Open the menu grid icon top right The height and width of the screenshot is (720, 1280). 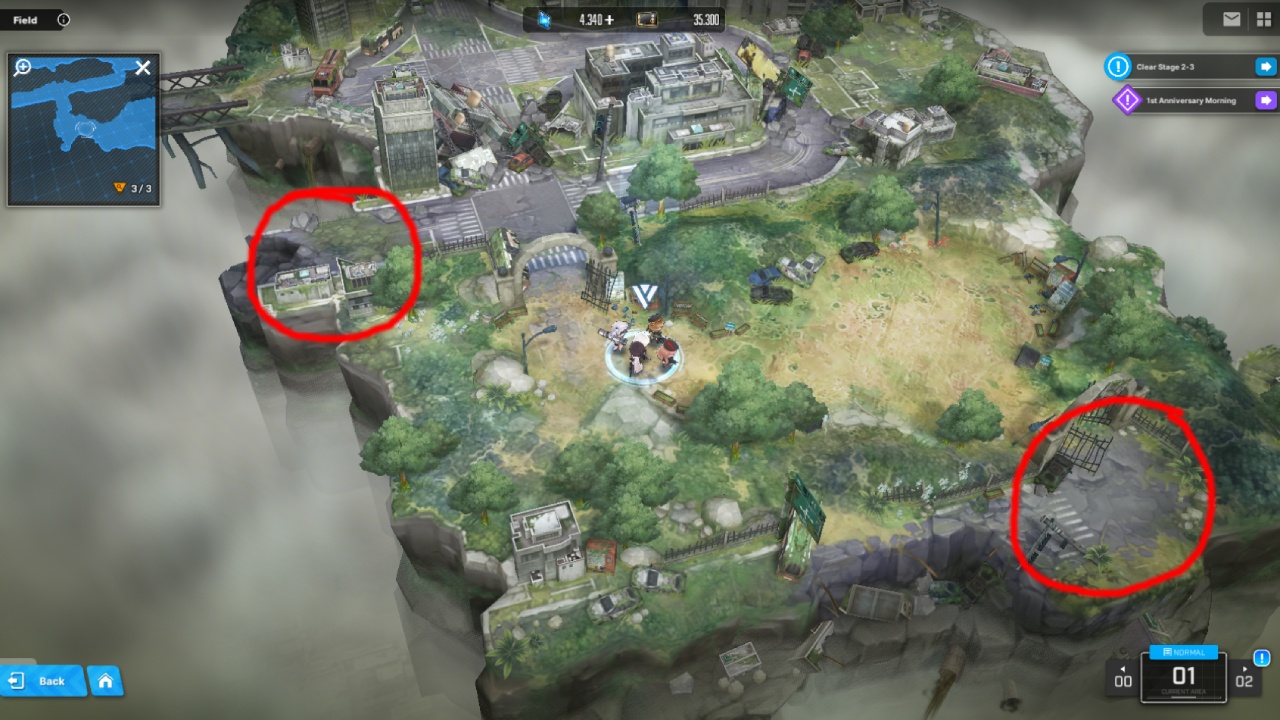click(x=1263, y=19)
